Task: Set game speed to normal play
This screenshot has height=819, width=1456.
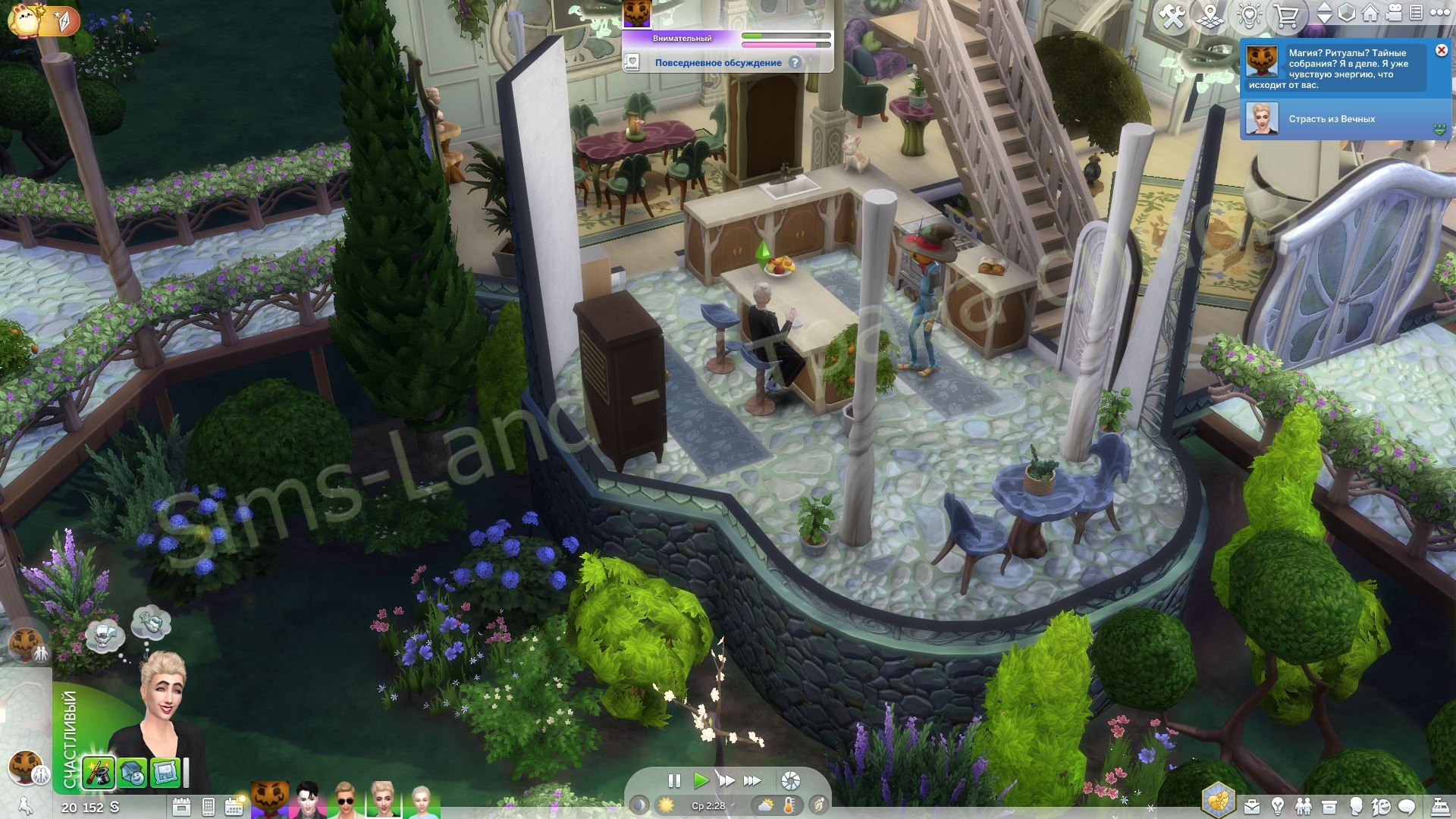Action: (701, 780)
